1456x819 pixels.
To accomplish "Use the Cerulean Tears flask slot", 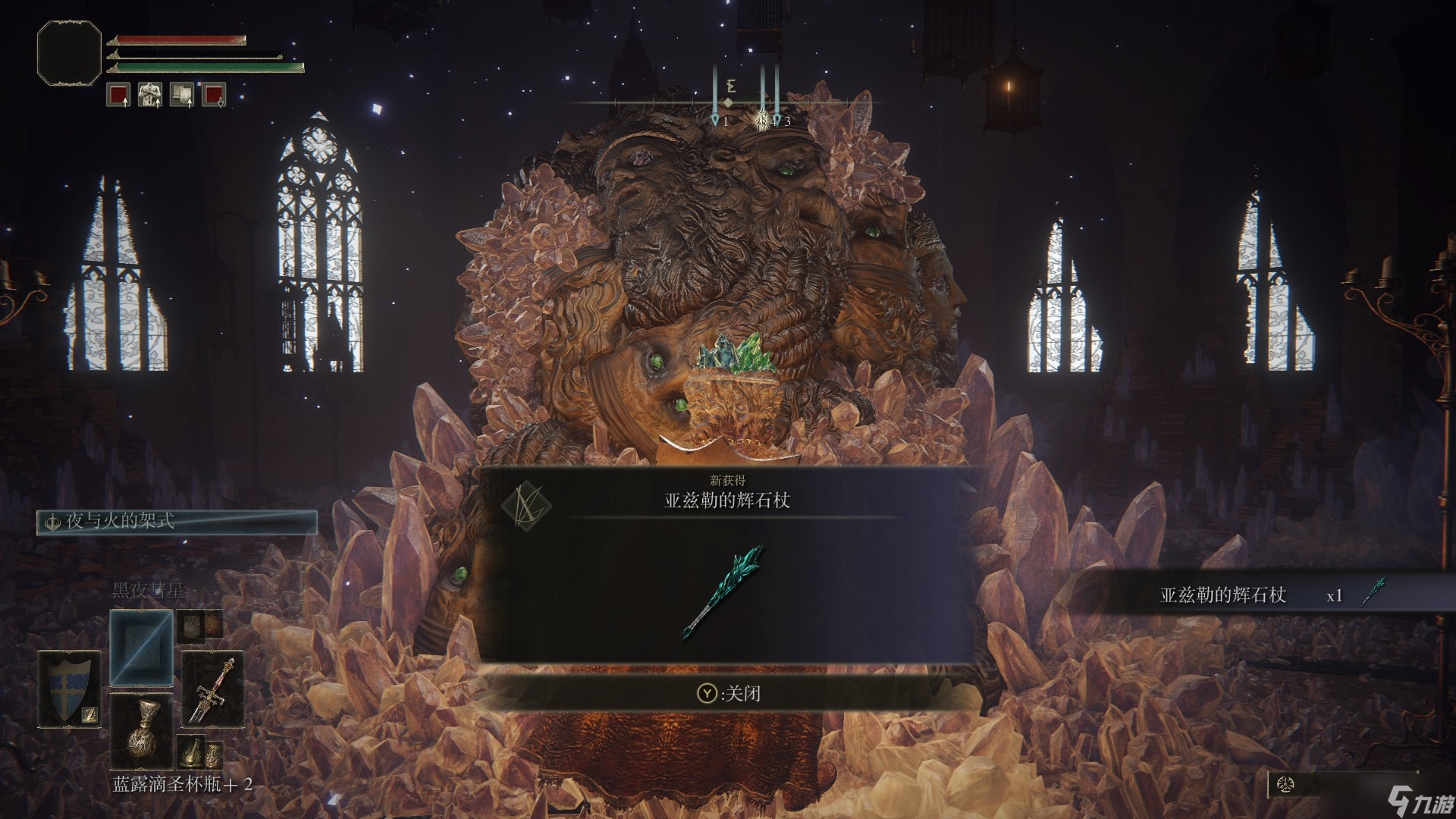I will pyautogui.click(x=142, y=732).
